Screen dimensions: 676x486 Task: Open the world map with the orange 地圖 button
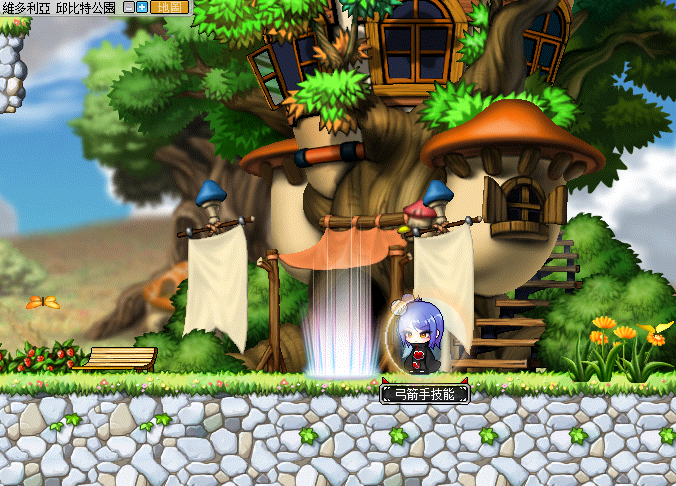coord(168,7)
